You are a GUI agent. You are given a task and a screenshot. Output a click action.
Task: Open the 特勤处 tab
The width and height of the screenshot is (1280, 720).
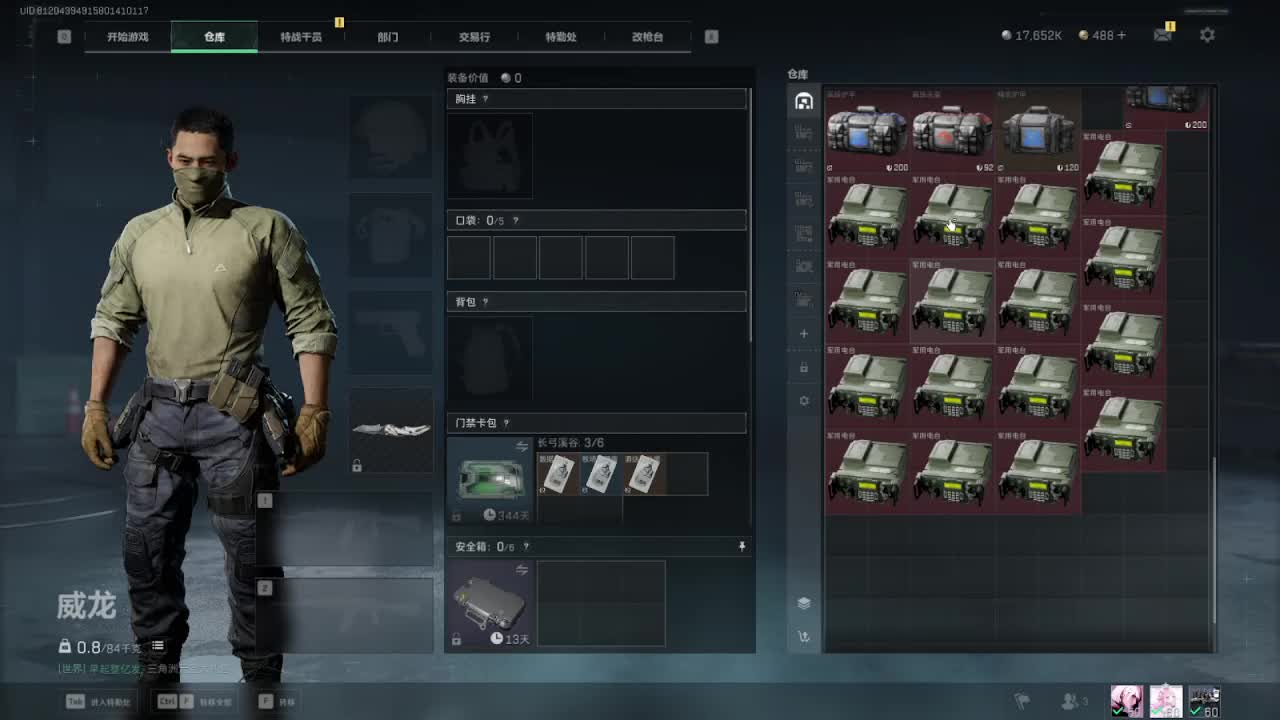pyautogui.click(x=561, y=37)
